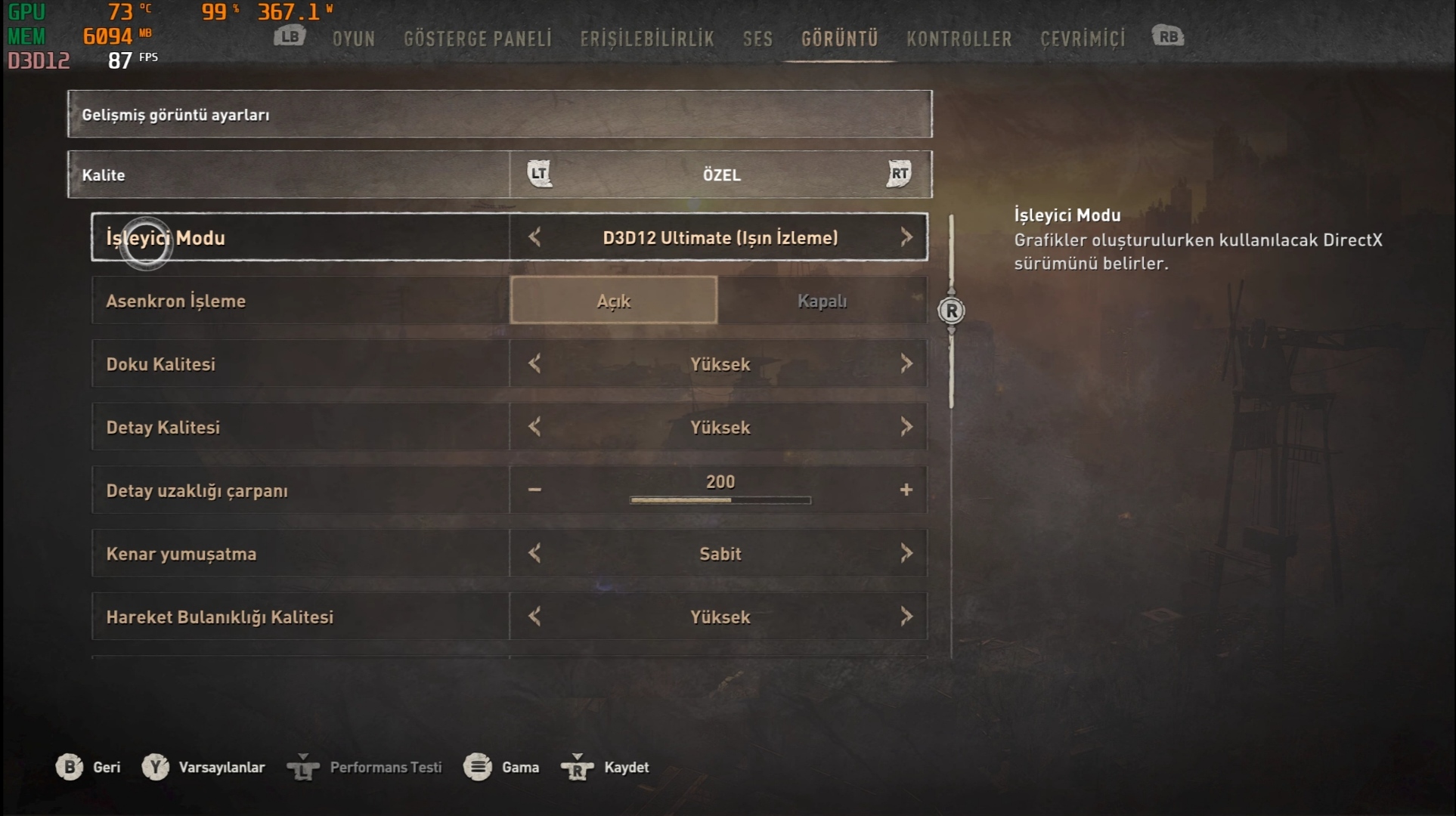The width and height of the screenshot is (1456, 816).
Task: Increase Detay uzaklığı çarpanı with plus
Action: point(906,490)
